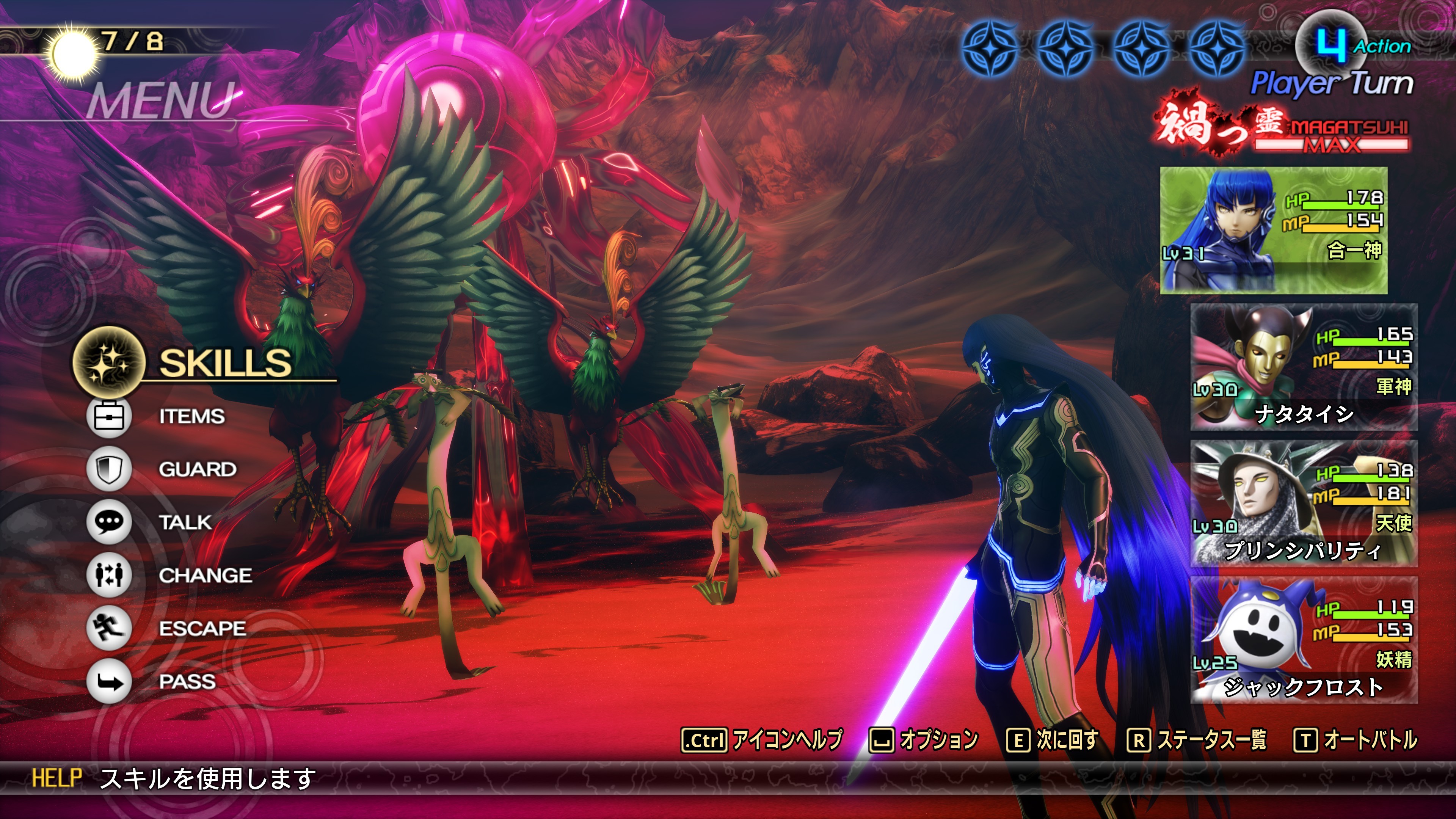
Task: Start オートバトル auto battle
Action: (x=1356, y=740)
